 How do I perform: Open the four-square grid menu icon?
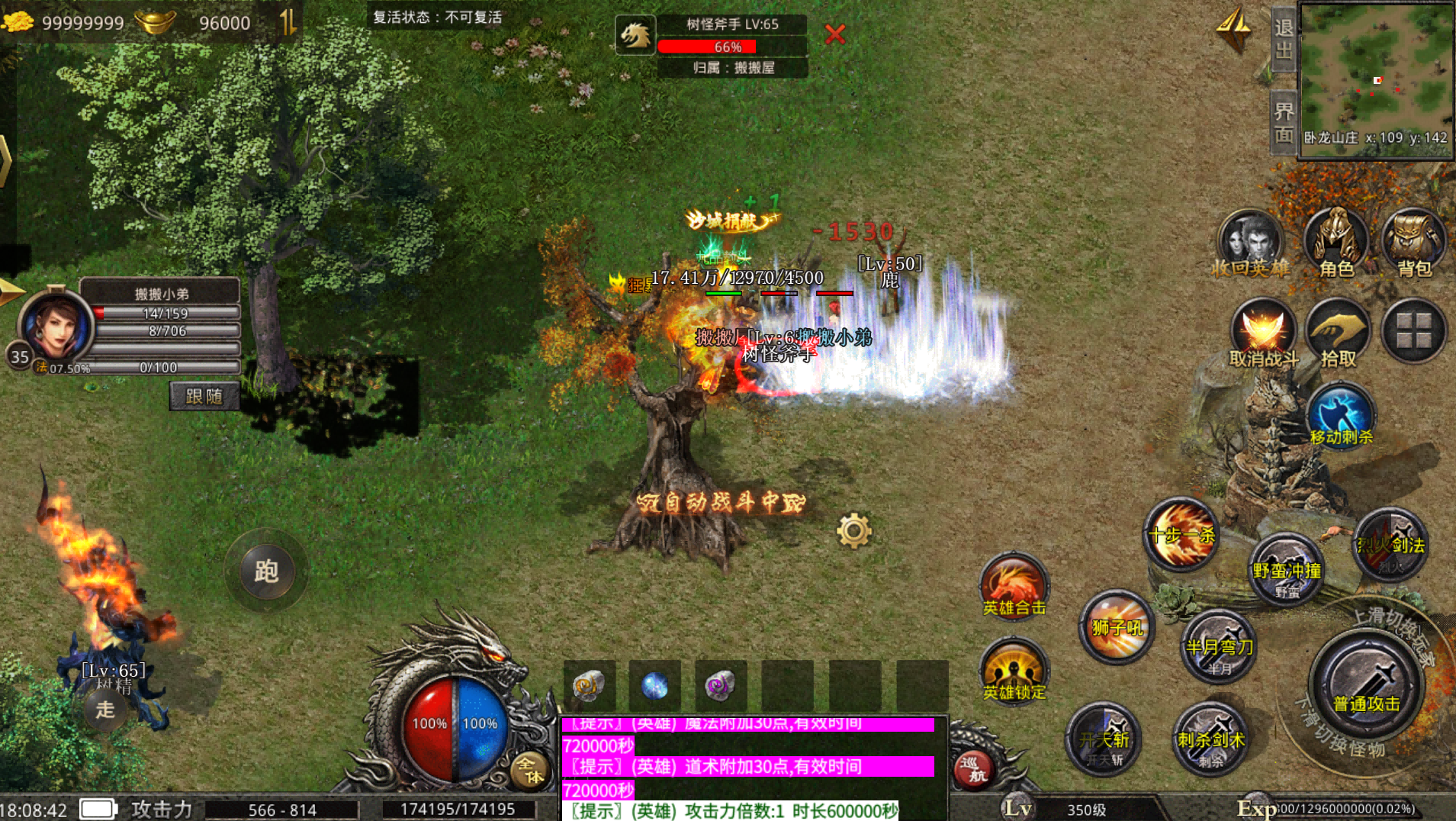click(1413, 331)
